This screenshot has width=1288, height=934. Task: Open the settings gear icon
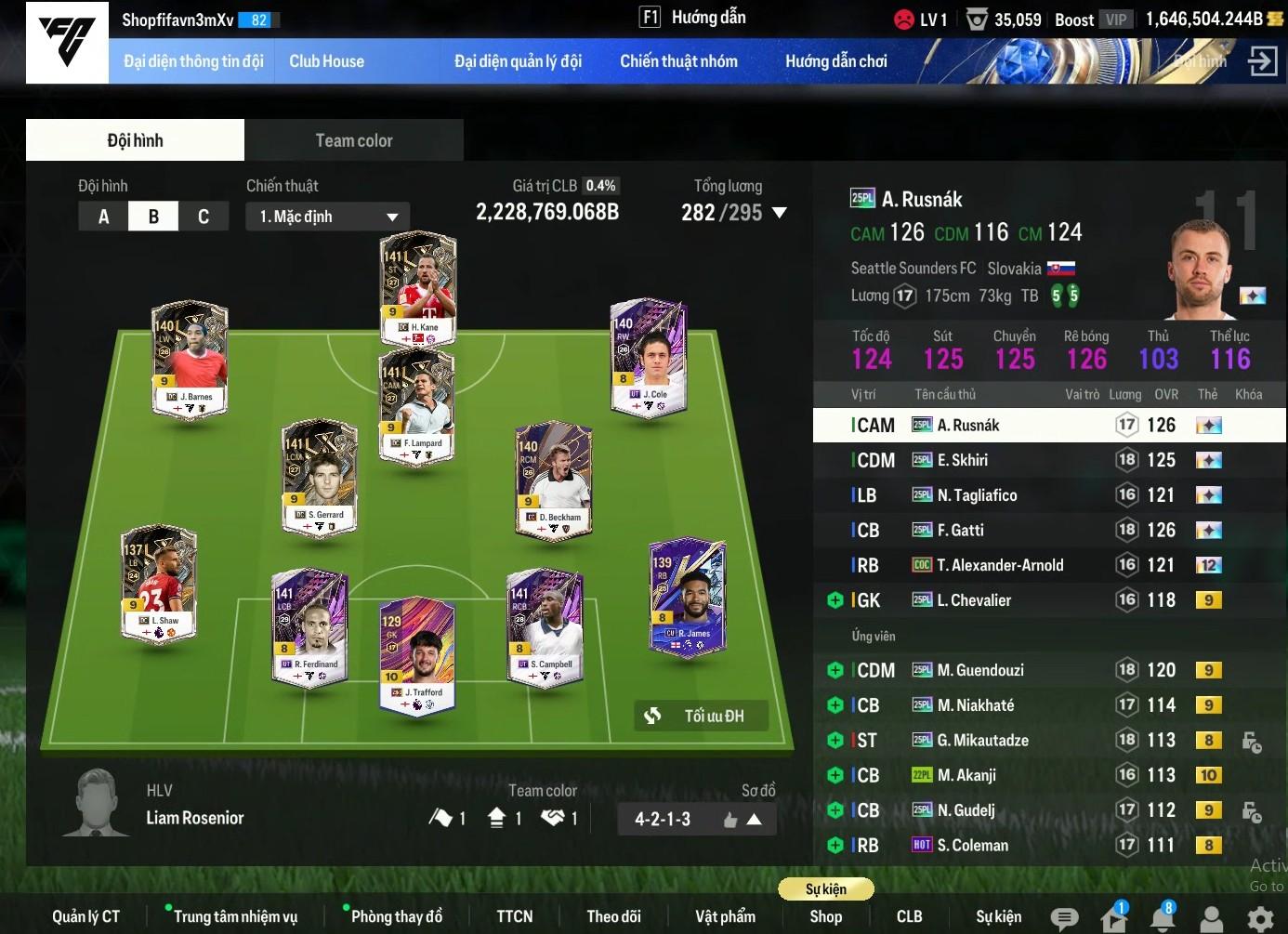[1260, 919]
